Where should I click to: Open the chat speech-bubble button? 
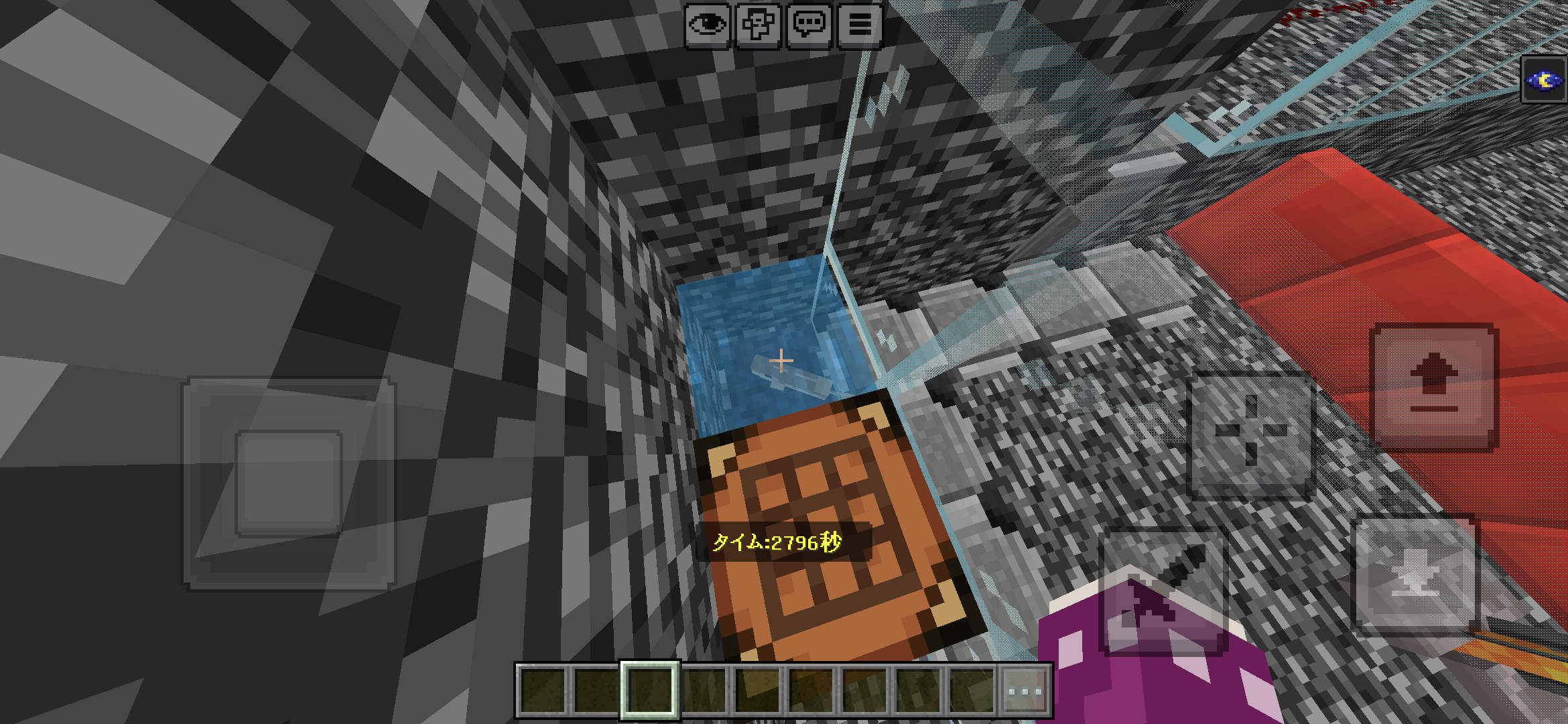(809, 25)
